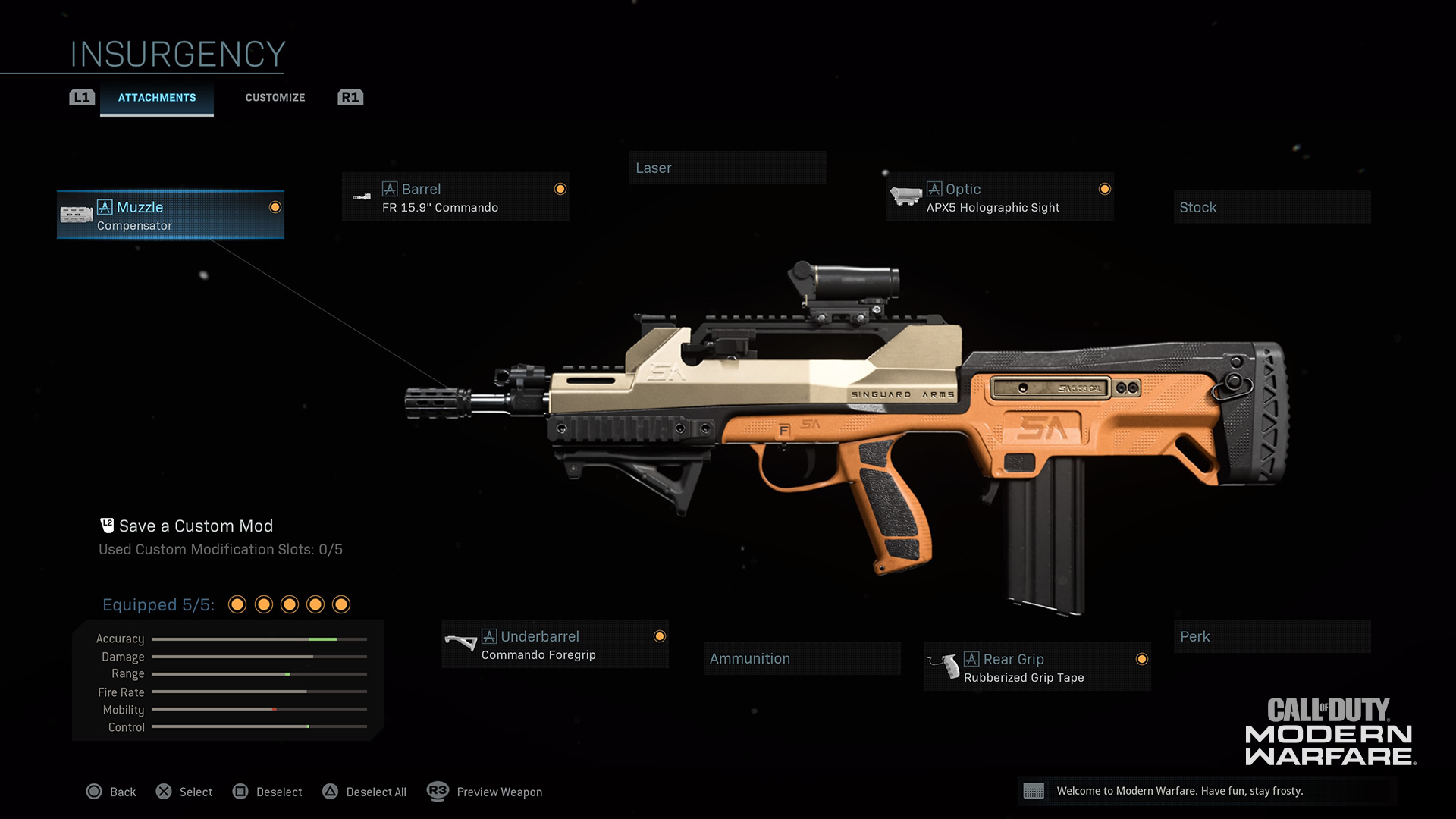Choose Deselect All attachments
1456x819 pixels.
pyautogui.click(x=365, y=792)
